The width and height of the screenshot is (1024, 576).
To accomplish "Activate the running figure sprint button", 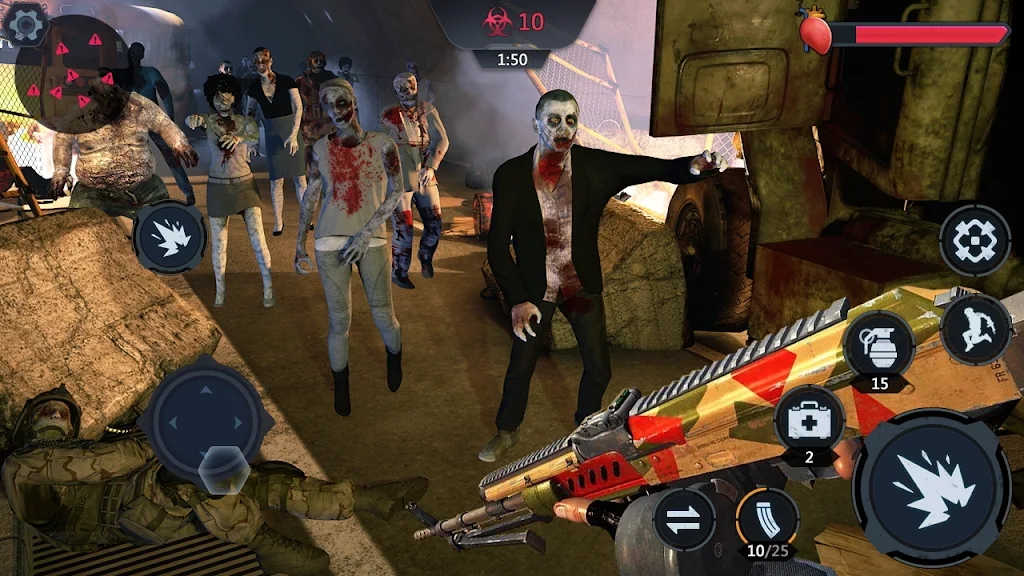I will point(976,329).
